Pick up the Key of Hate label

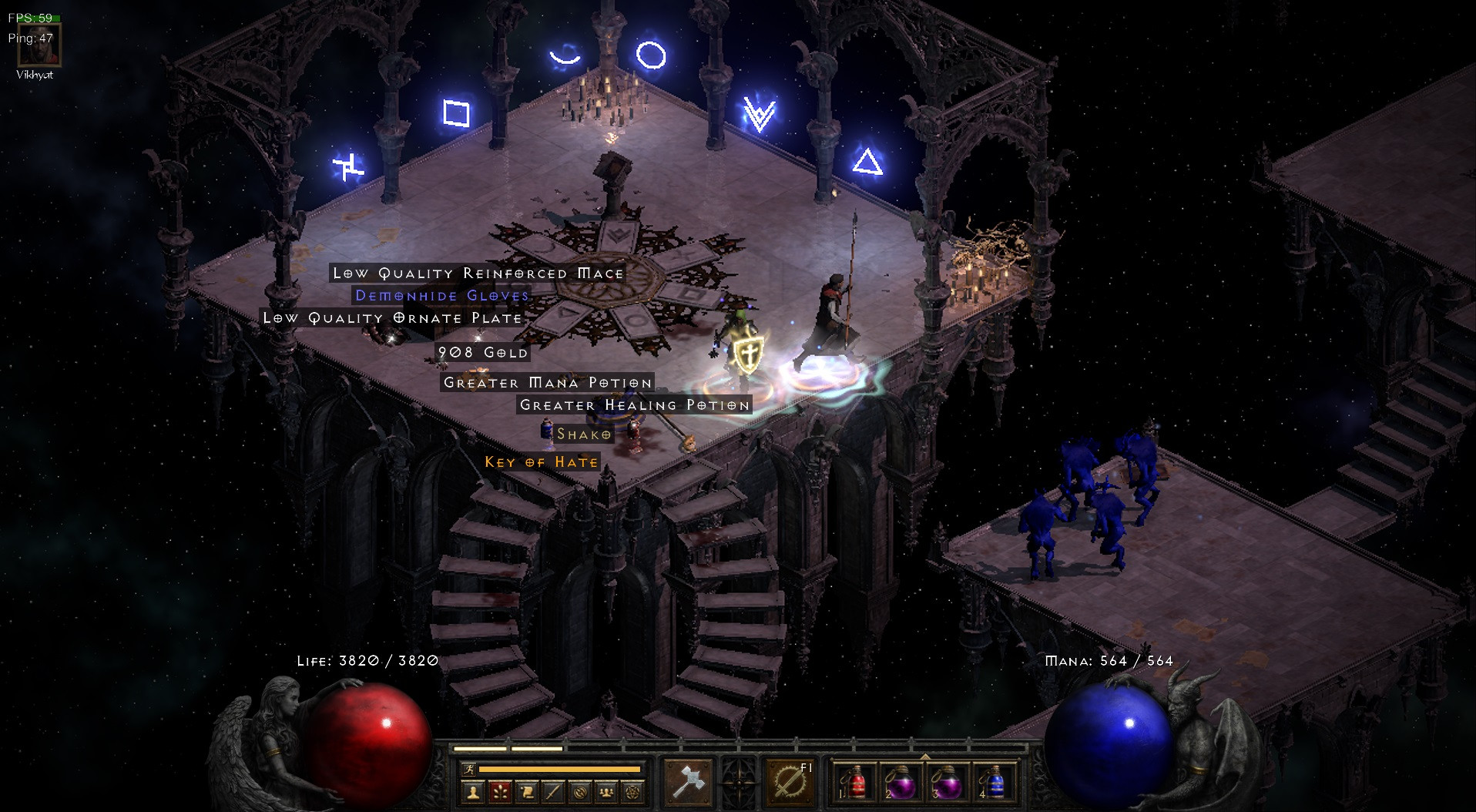541,462
